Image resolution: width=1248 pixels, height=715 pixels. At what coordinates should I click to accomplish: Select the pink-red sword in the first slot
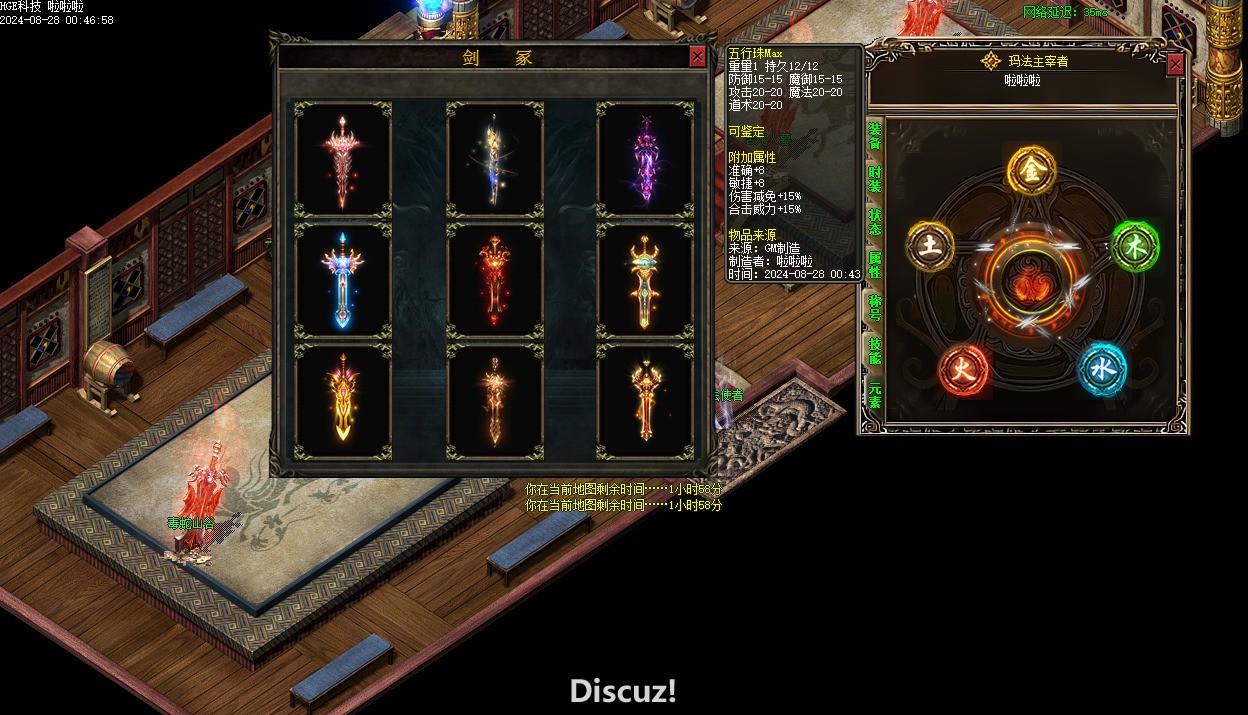pyautogui.click(x=343, y=159)
